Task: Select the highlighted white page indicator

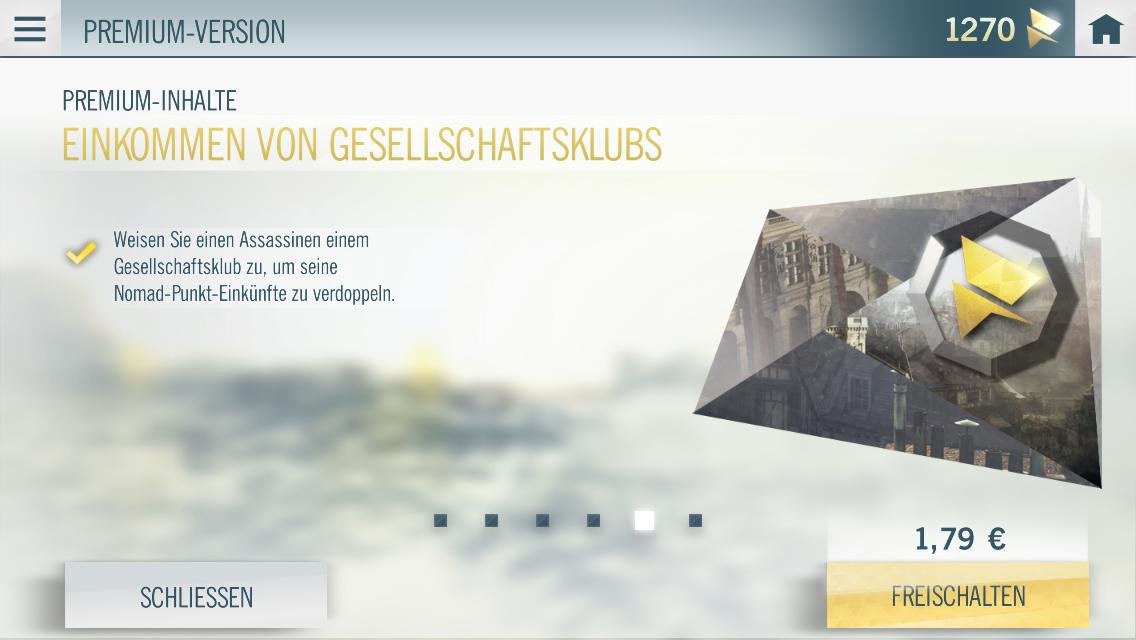Action: pos(644,520)
